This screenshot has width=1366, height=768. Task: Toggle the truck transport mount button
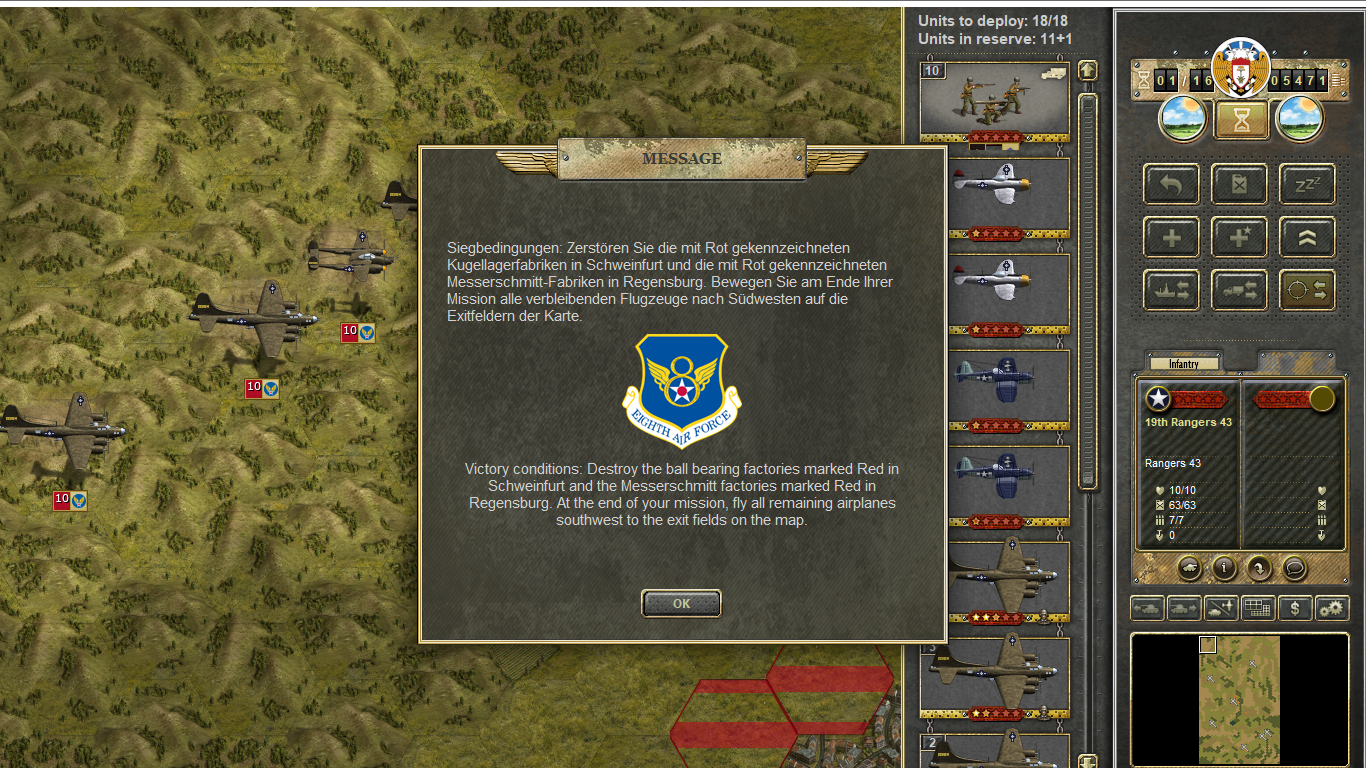1239,290
